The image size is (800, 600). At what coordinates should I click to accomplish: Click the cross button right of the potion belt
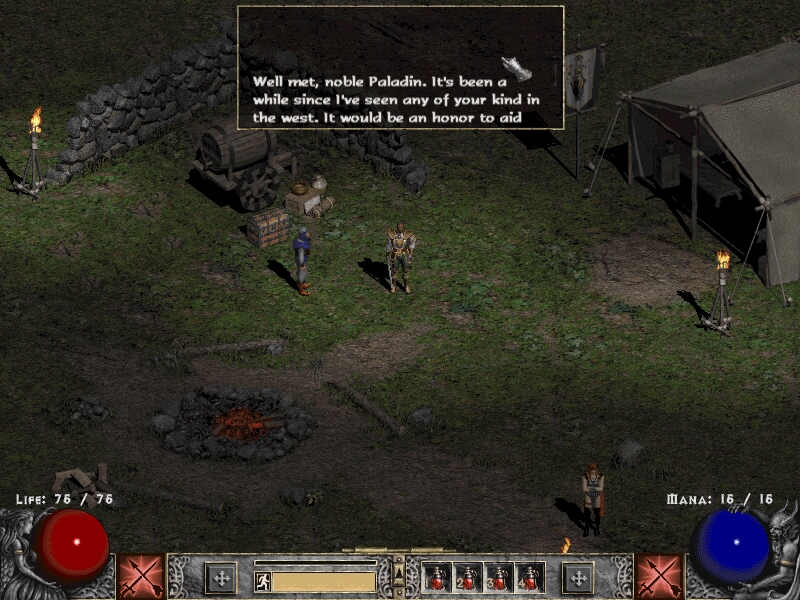click(577, 578)
